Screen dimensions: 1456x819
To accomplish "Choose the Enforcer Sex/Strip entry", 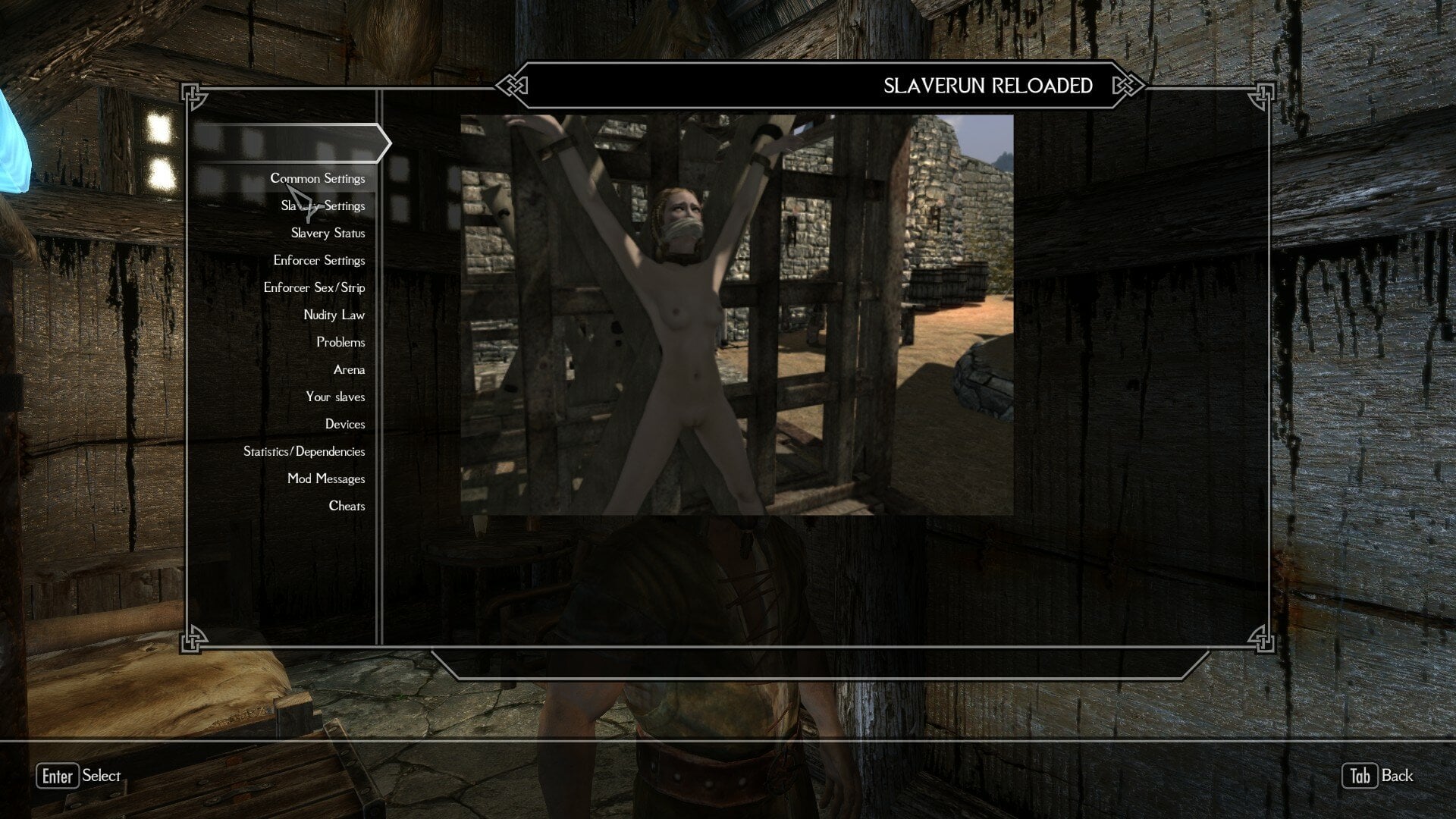I will pos(314,287).
